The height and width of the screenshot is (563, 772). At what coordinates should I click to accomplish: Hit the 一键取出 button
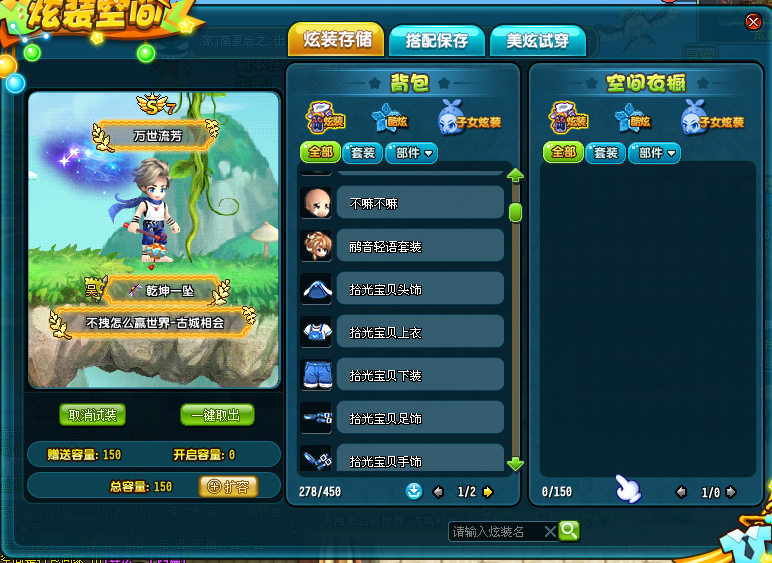click(217, 415)
